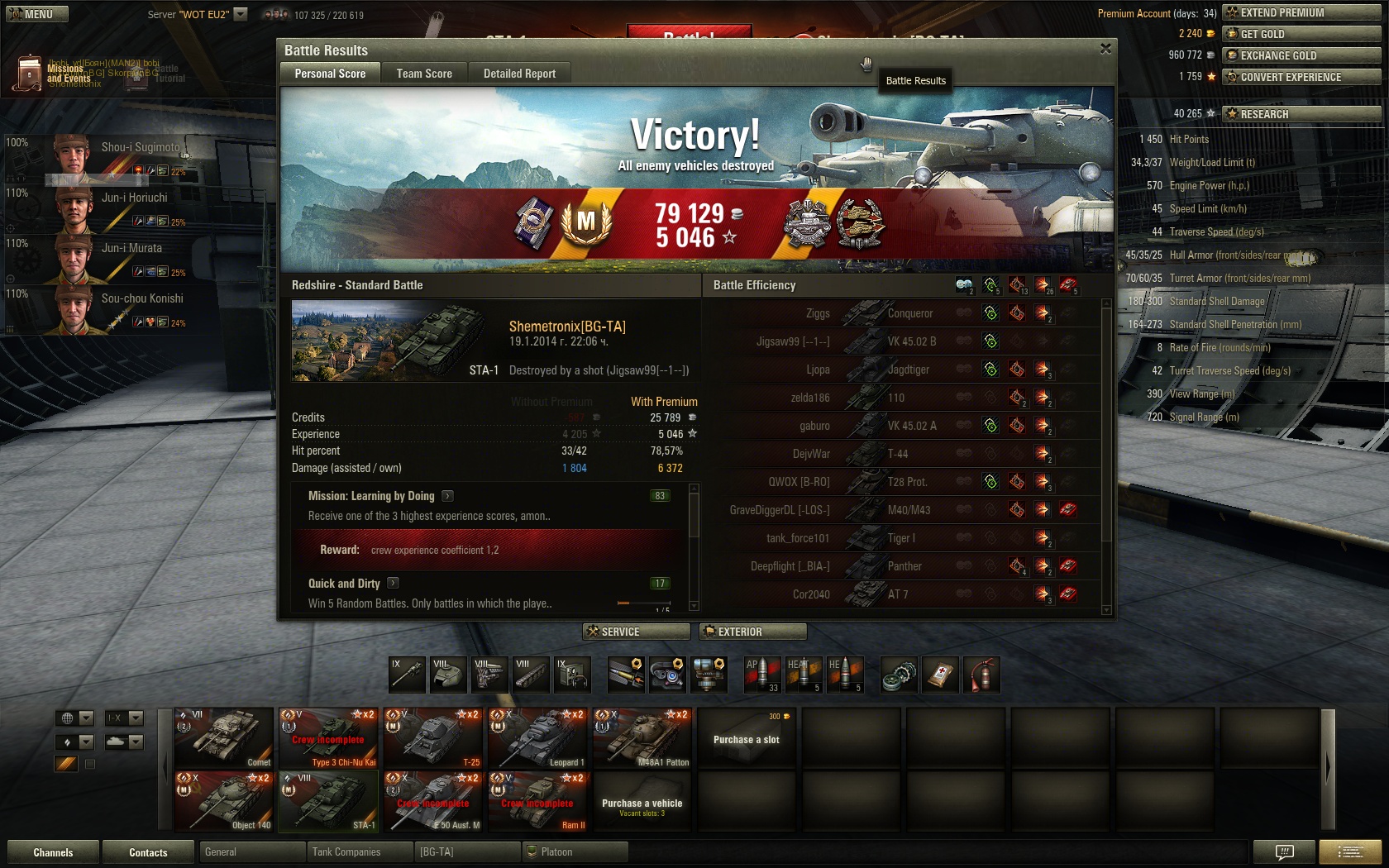The width and height of the screenshot is (1389, 868).
Task: Expand the server selection dropdown
Action: pyautogui.click(x=241, y=14)
